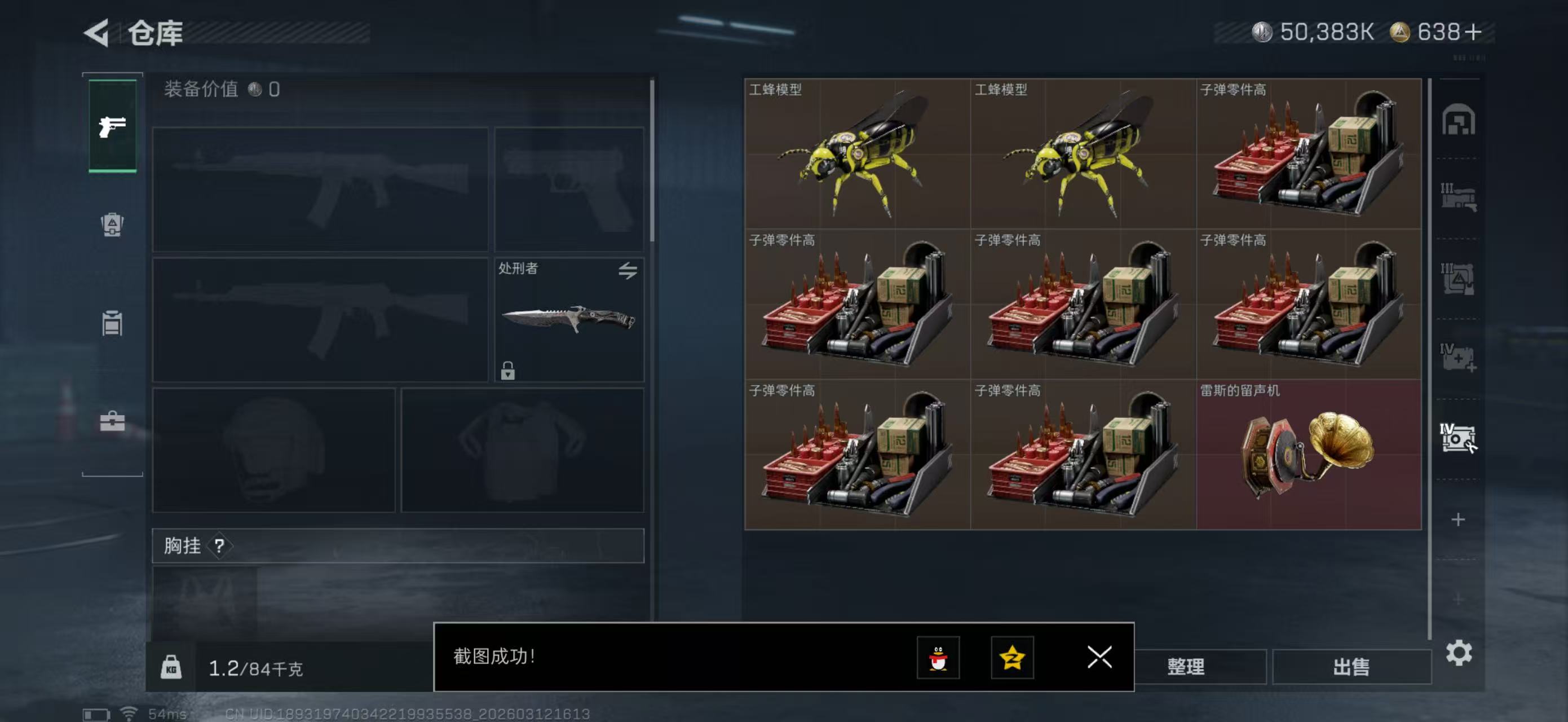Share the screenshot to QQ
The width and height of the screenshot is (1568, 722).
pyautogui.click(x=938, y=658)
